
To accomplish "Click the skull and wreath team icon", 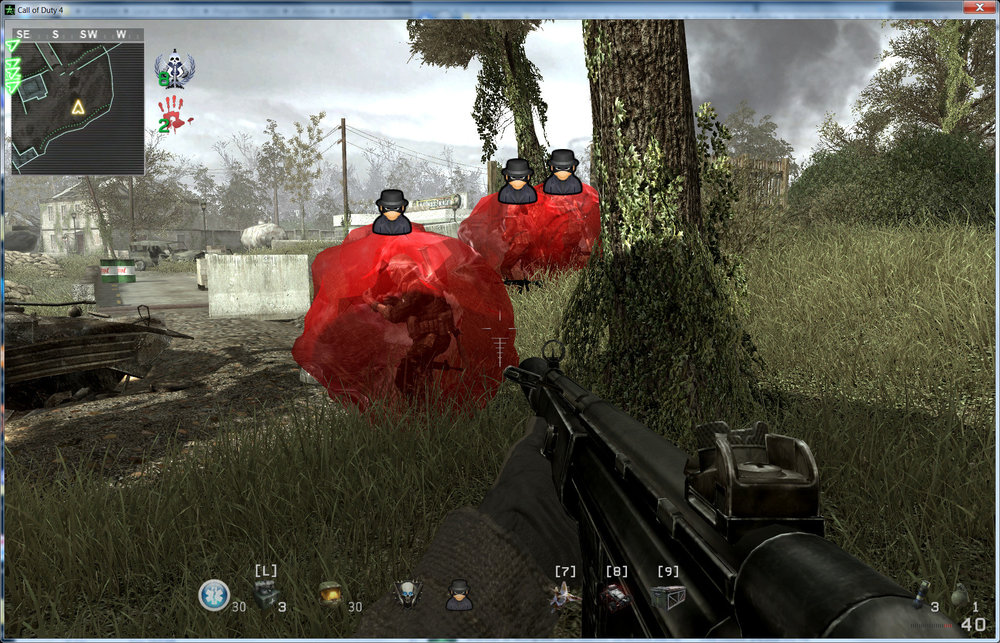I will 175,70.
